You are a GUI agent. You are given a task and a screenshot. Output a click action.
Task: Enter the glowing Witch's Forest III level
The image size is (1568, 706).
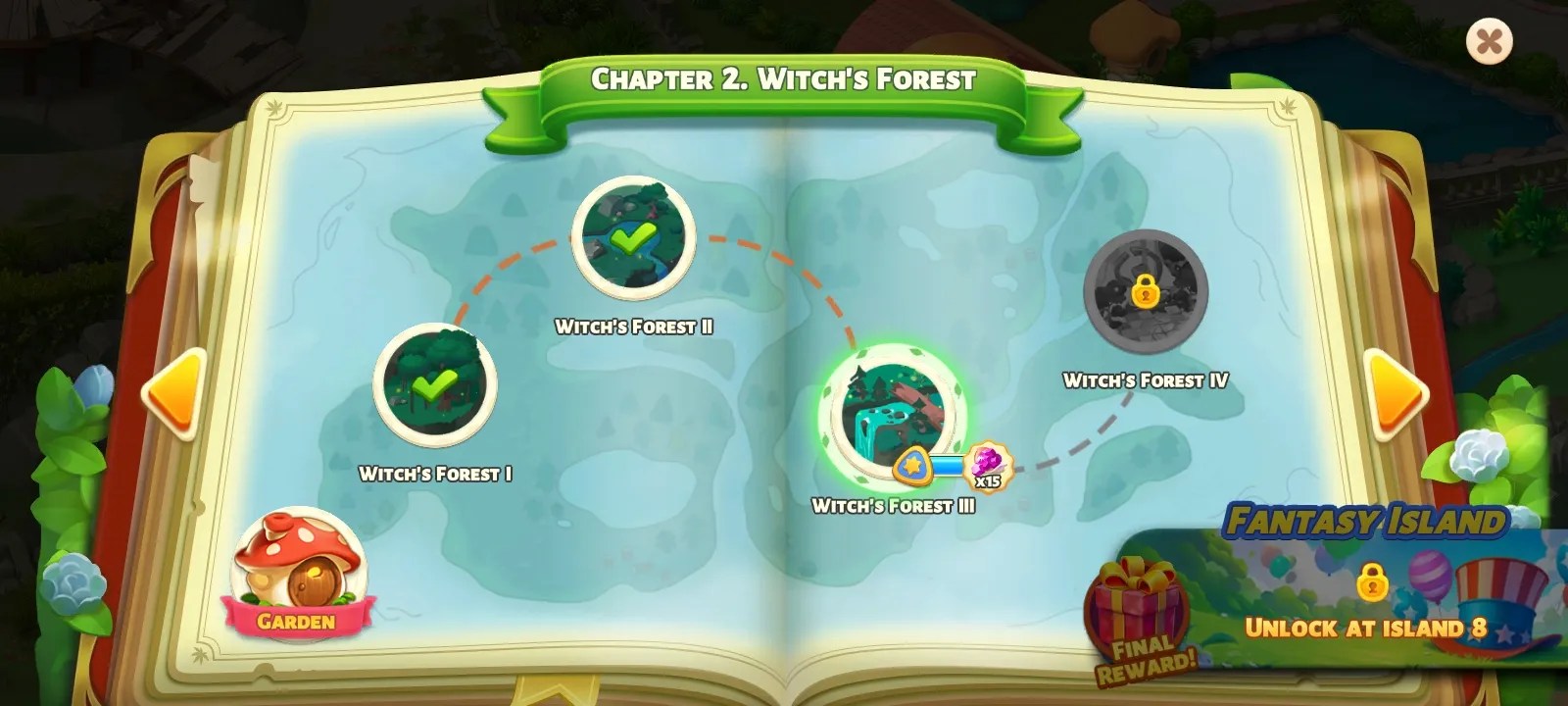pyautogui.click(x=892, y=413)
